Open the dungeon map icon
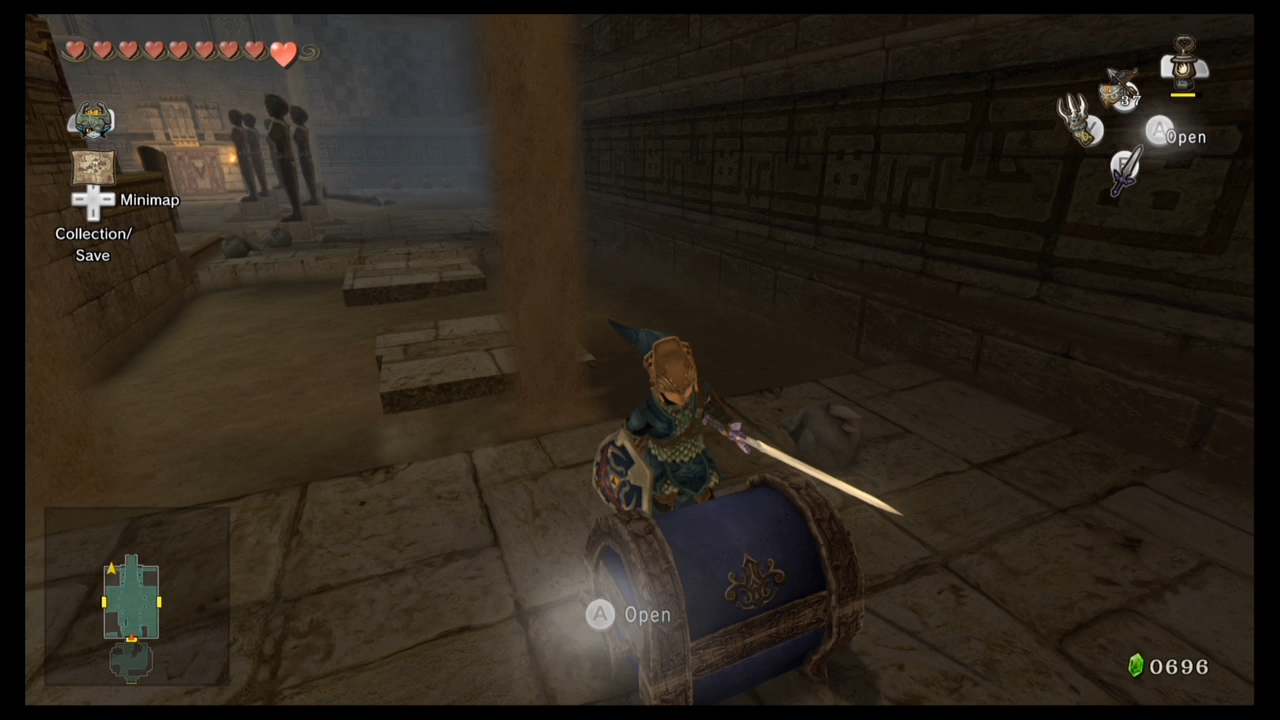The width and height of the screenshot is (1280, 720). pyautogui.click(x=93, y=168)
